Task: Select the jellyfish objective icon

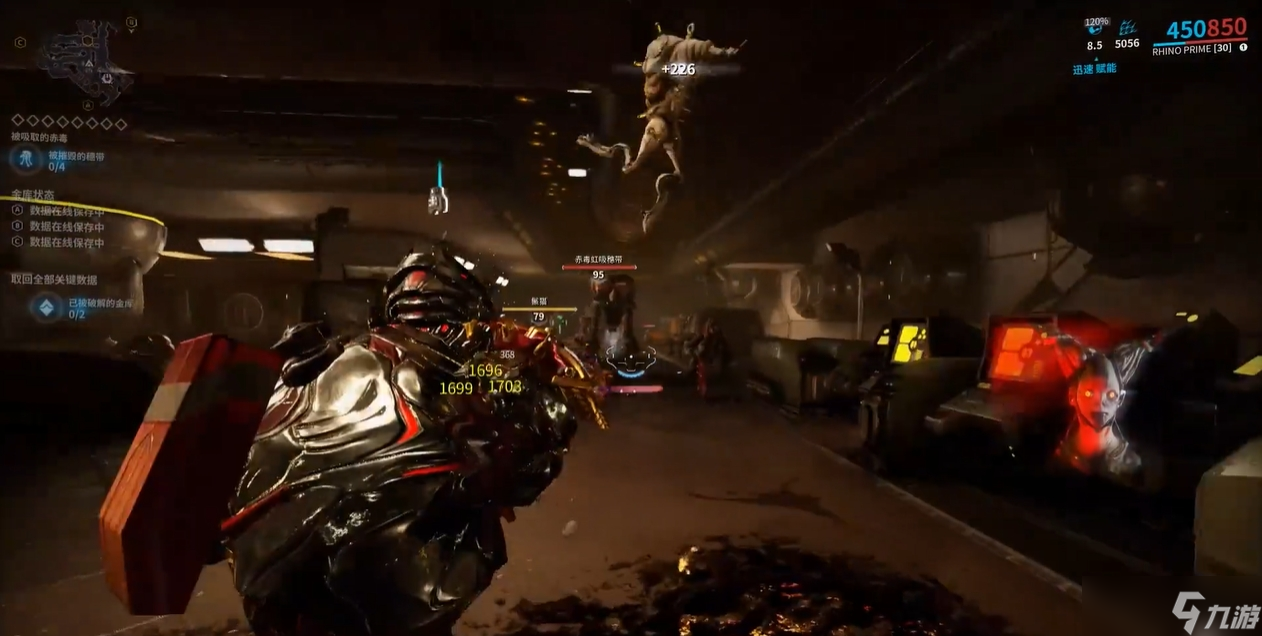Action: [25, 157]
